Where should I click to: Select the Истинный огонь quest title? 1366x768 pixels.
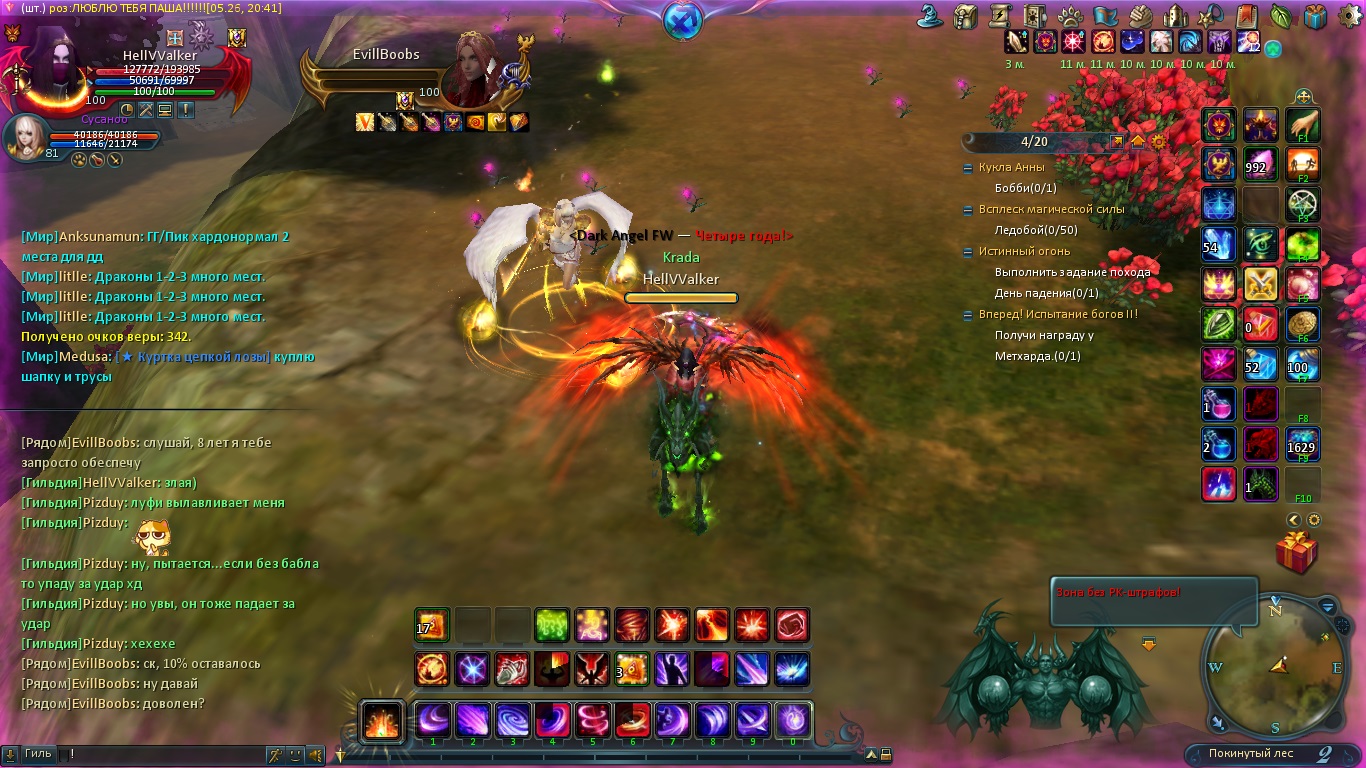coord(1010,251)
